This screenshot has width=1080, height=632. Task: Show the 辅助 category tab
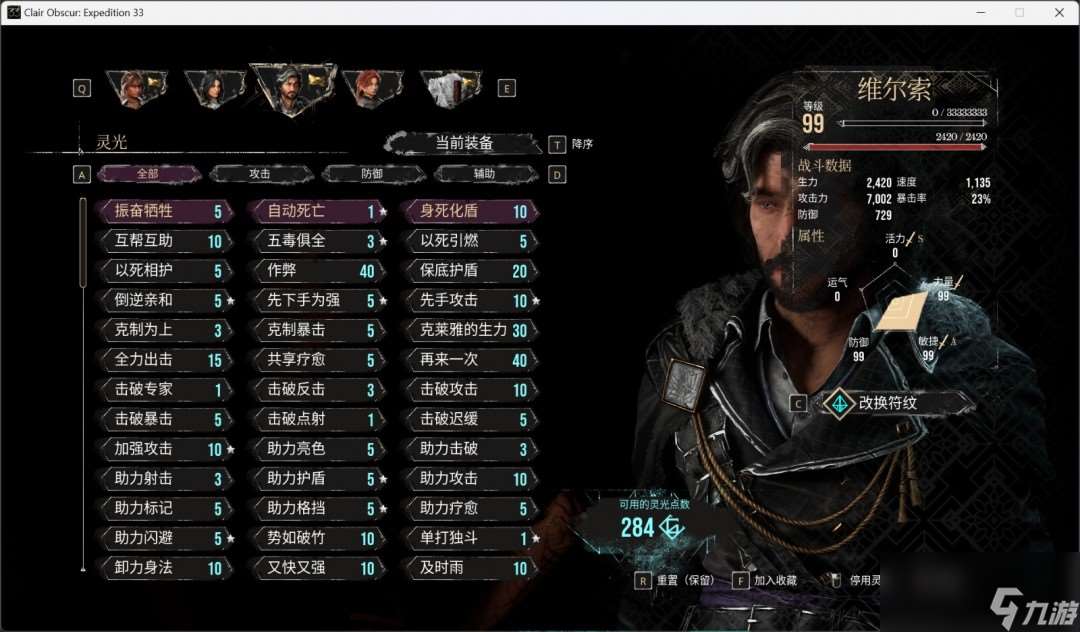pyautogui.click(x=484, y=174)
